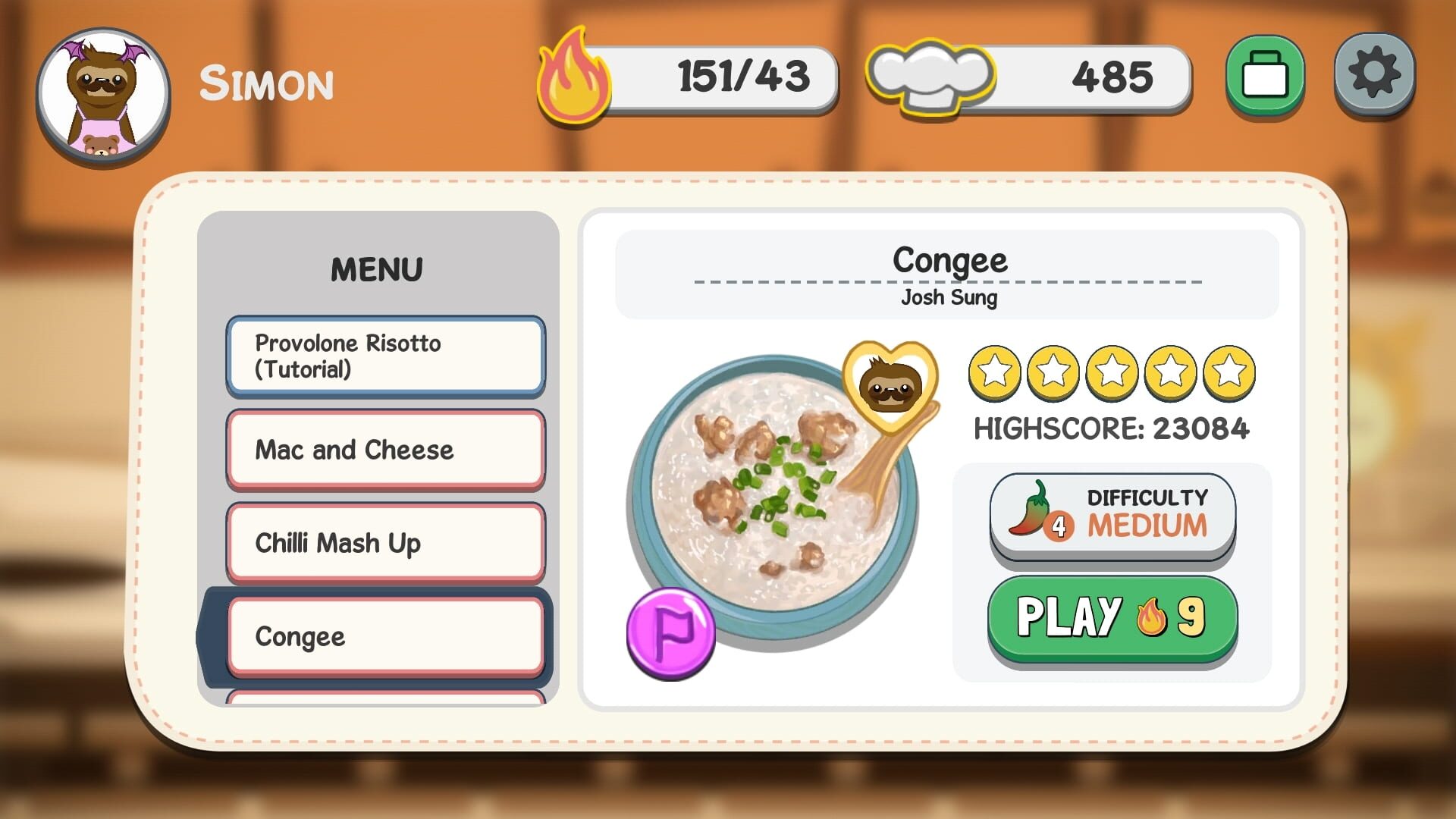
Task: Tap the chef hat currency counter
Action: pos(1028,77)
